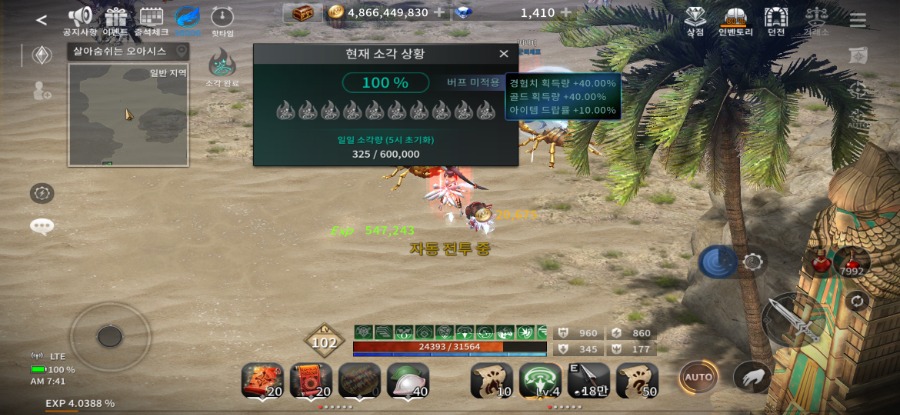Go back with the top-left arrow
This screenshot has width=900, height=415.
(x=41, y=19)
